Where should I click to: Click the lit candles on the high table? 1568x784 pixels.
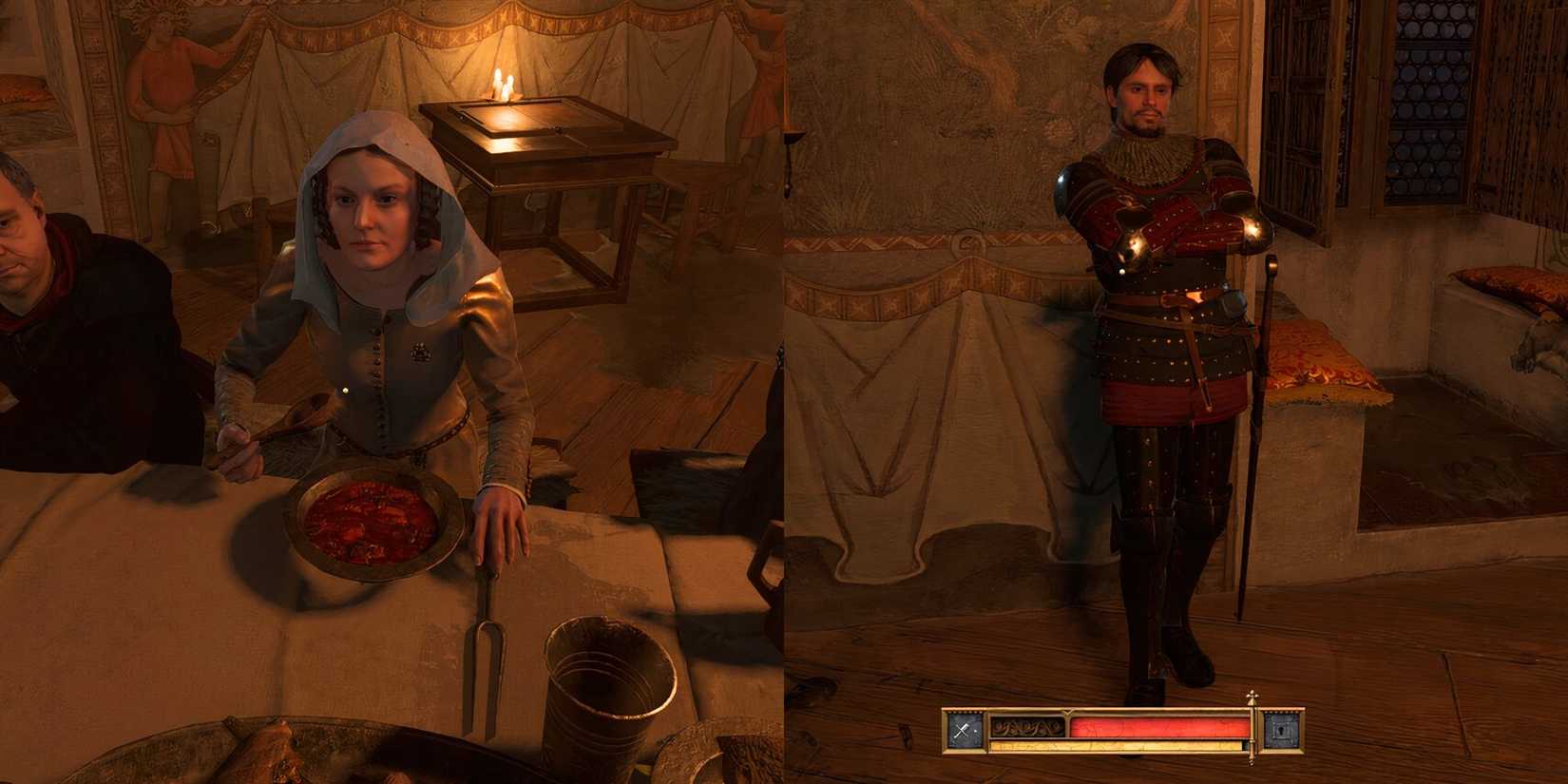[502, 86]
